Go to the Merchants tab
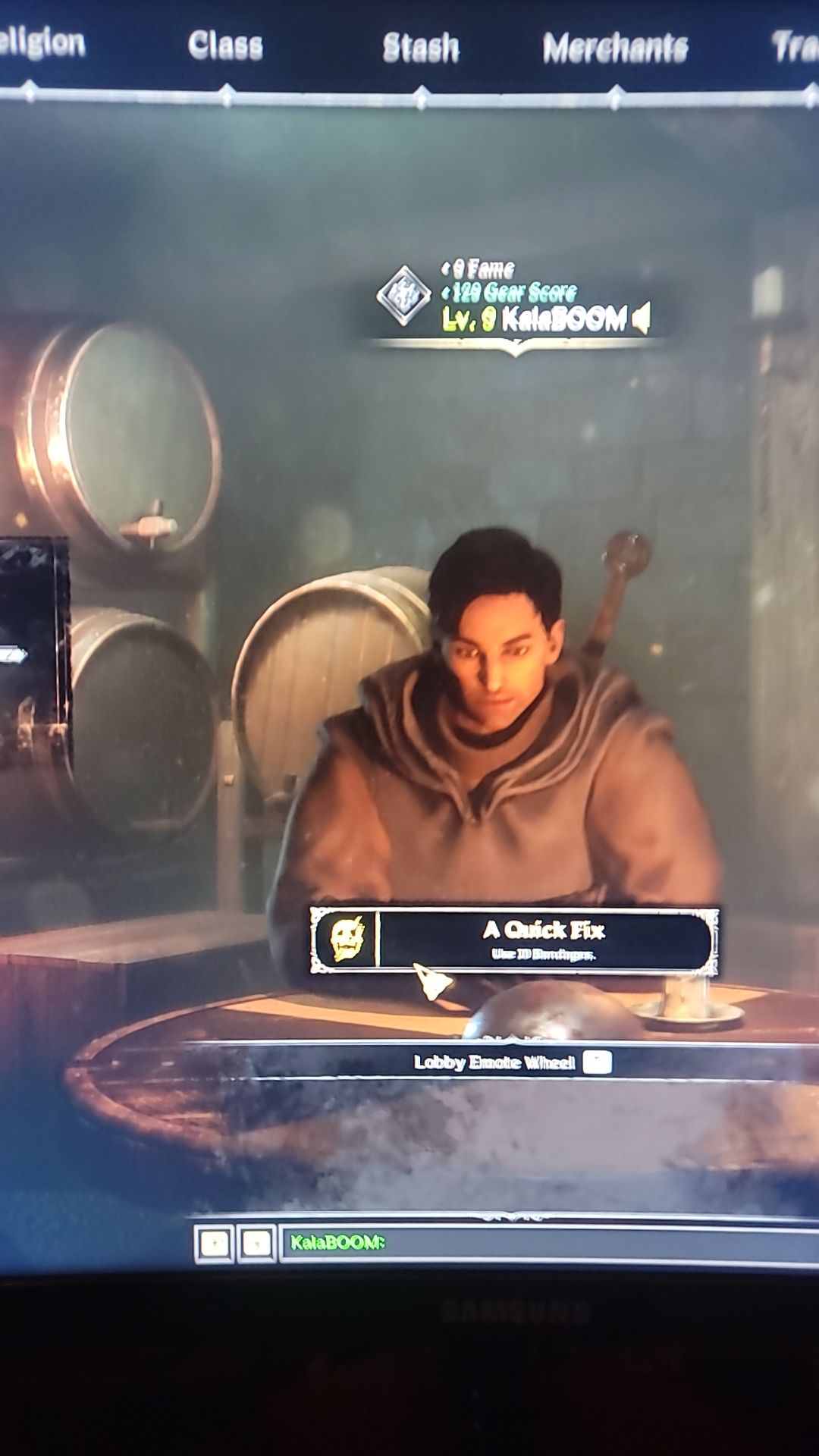Screen dimensions: 819x1456 coord(615,49)
